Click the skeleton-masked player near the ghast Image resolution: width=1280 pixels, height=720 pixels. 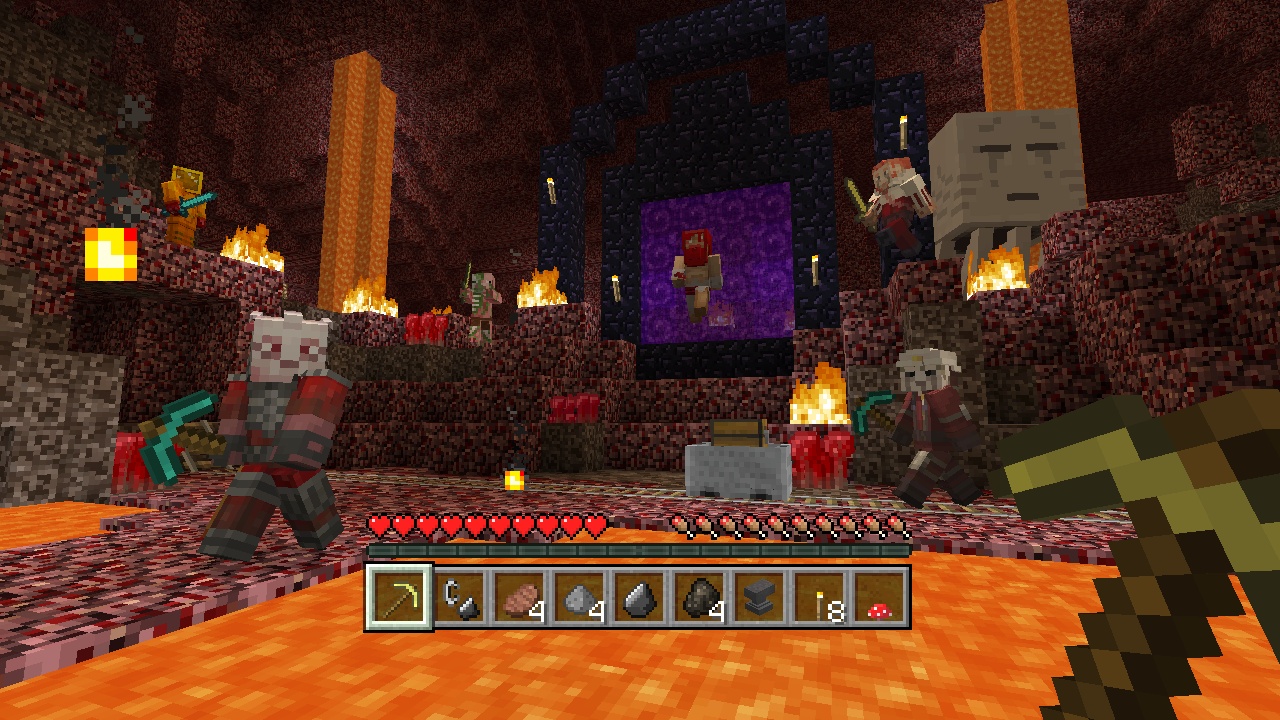coord(930,420)
